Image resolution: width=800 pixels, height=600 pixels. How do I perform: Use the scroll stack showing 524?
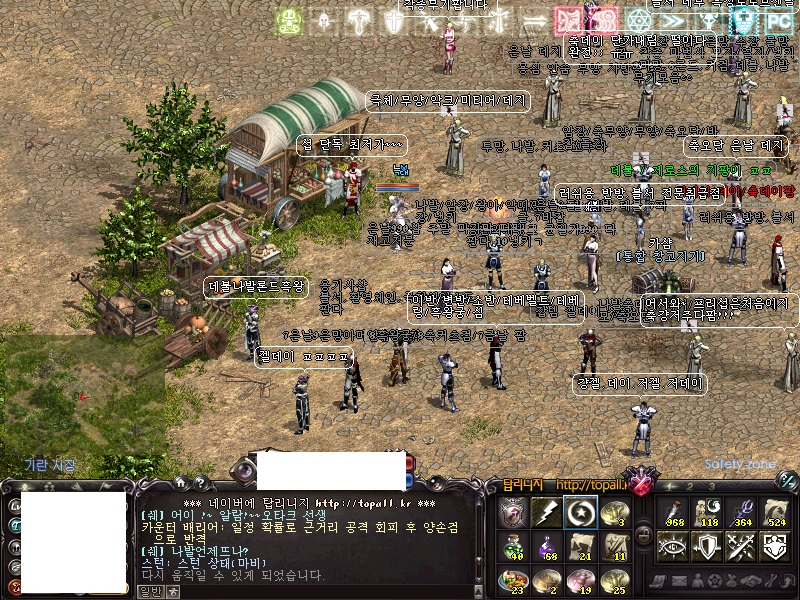point(774,512)
